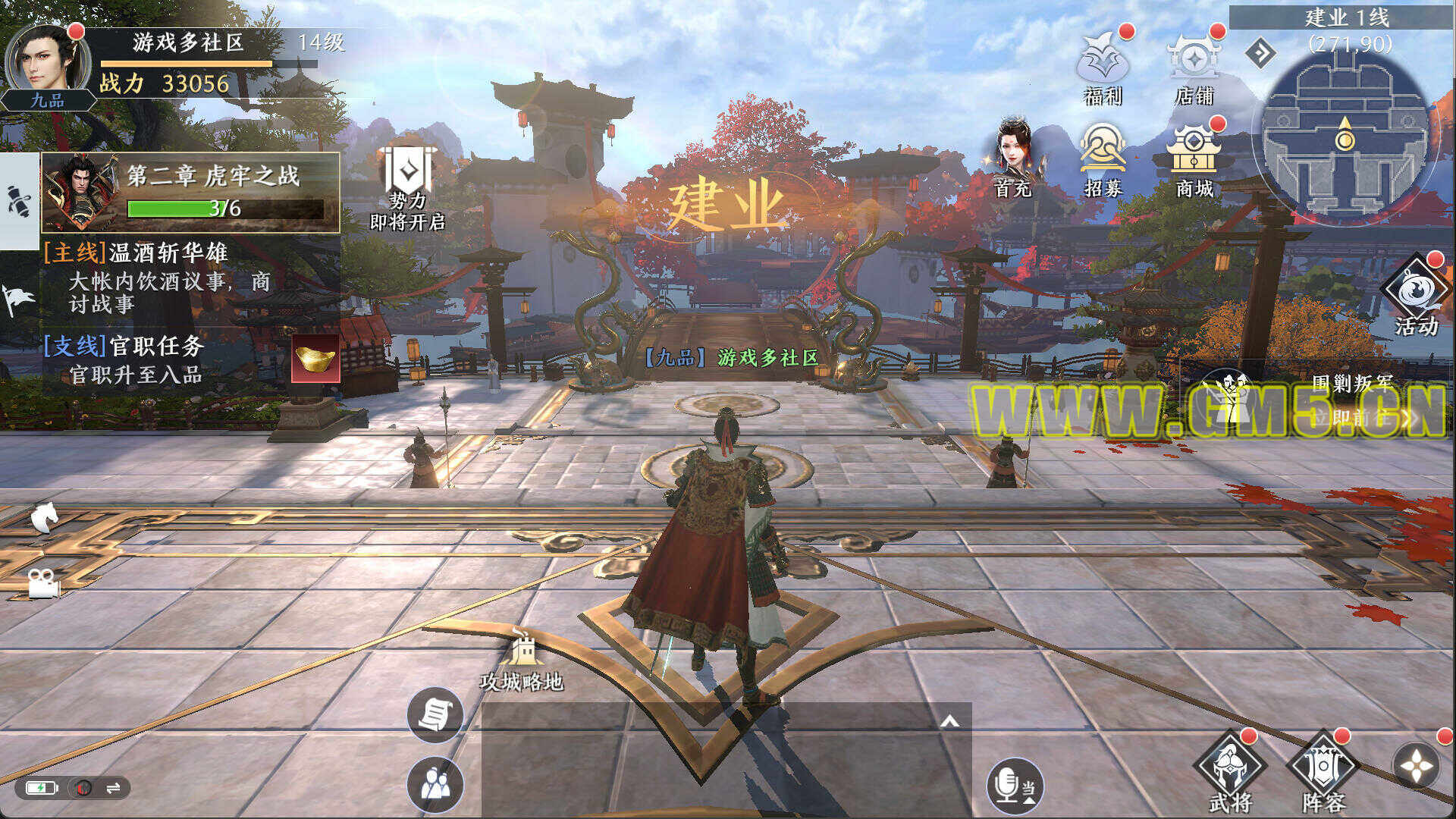Open the camera view icon

coord(43,583)
